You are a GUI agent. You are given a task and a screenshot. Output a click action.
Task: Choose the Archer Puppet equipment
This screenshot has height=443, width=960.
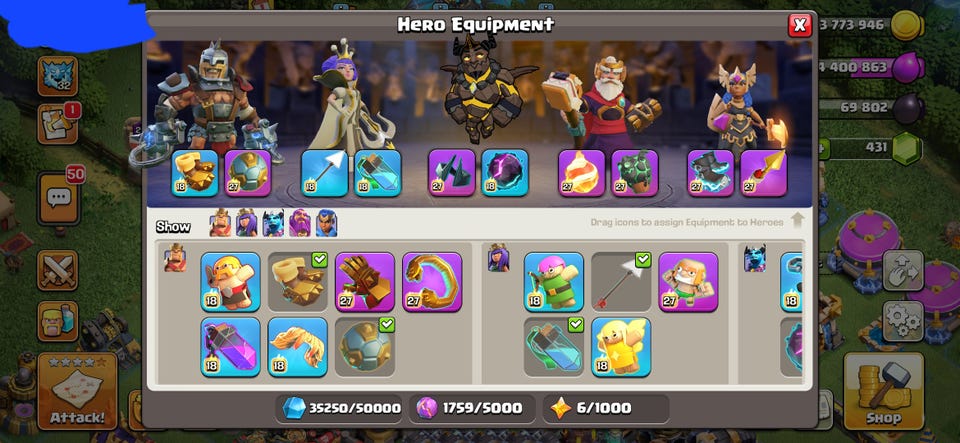point(553,281)
